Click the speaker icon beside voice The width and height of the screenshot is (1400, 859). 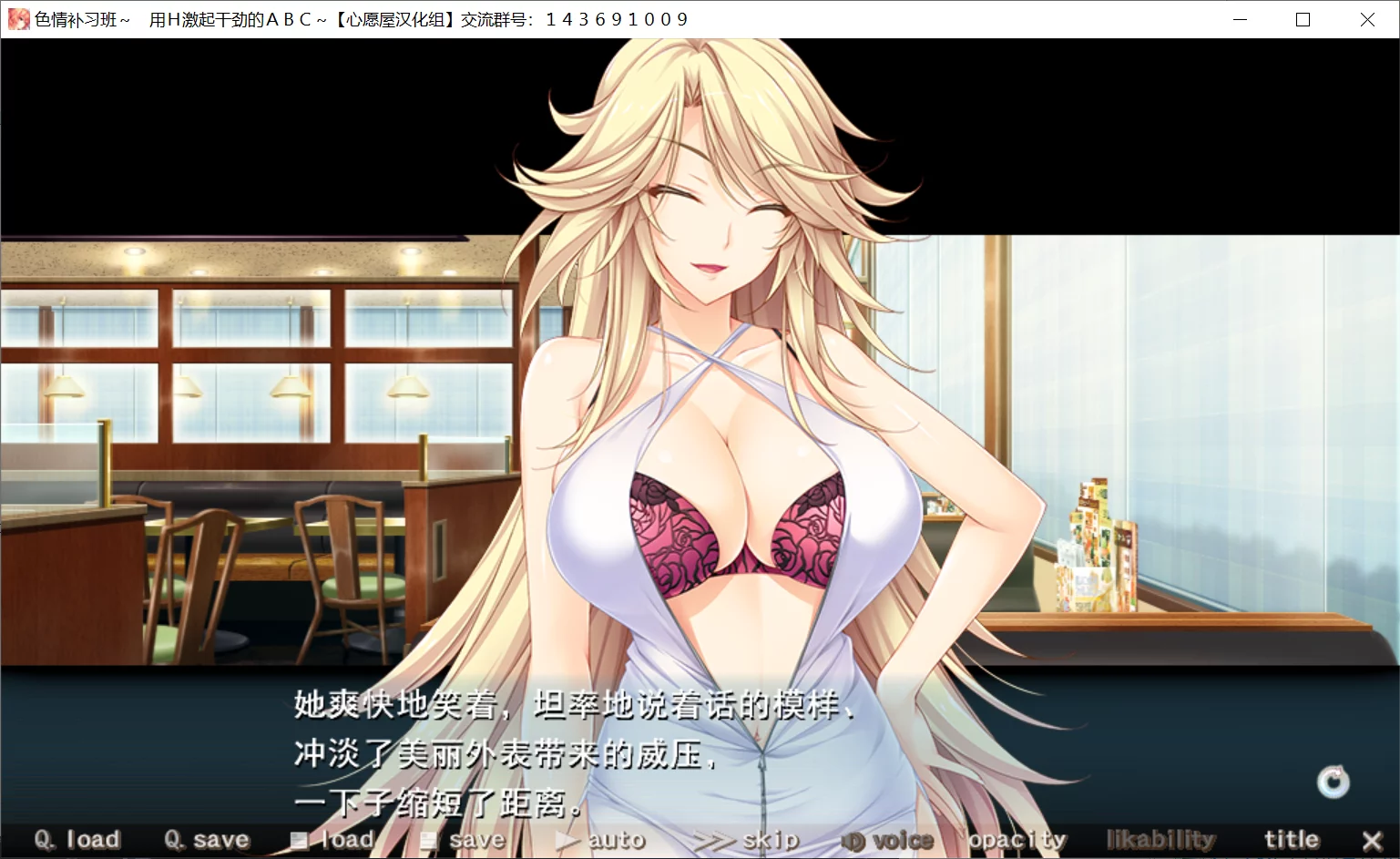click(x=854, y=838)
